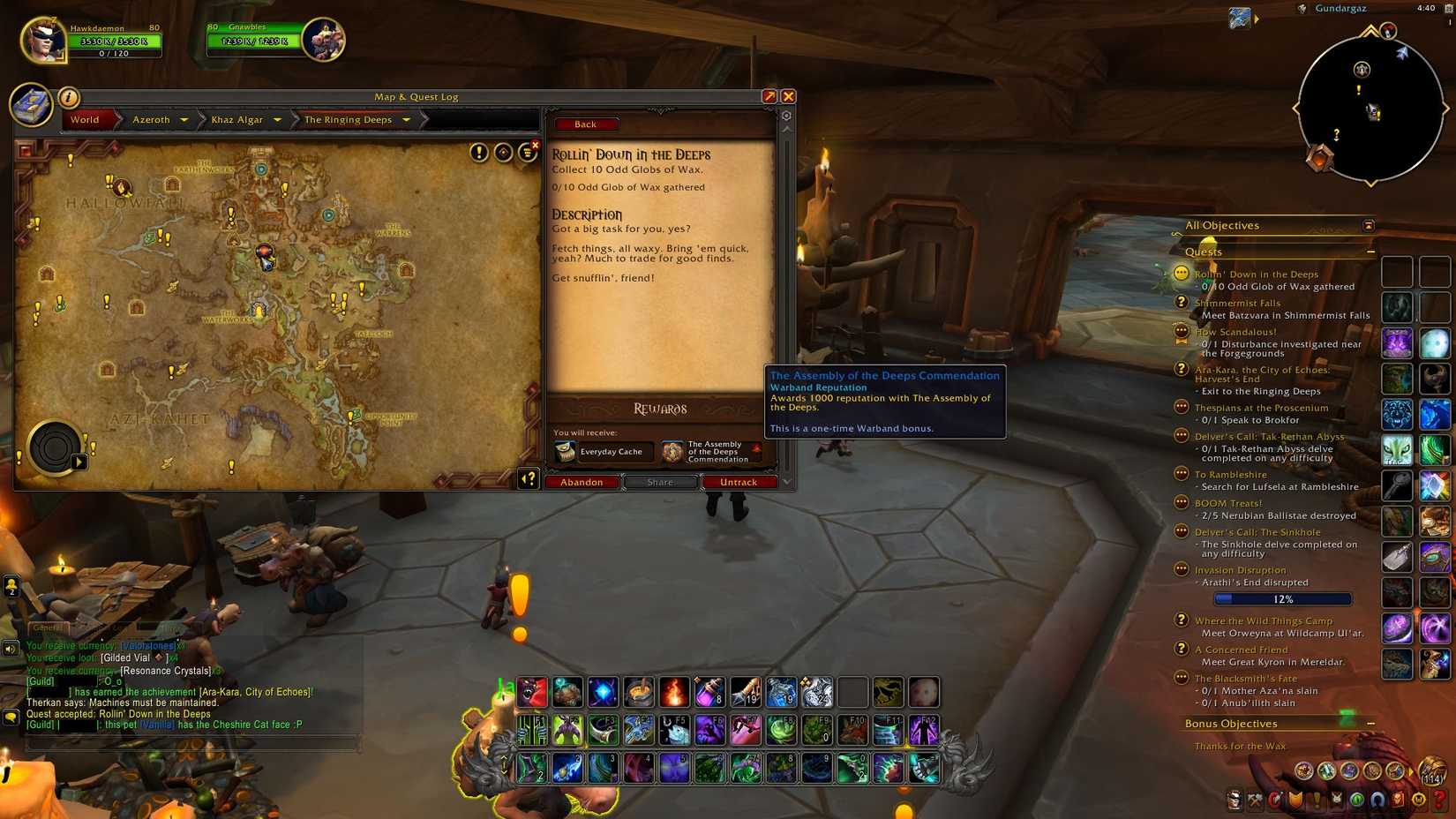Image resolution: width=1456 pixels, height=819 pixels.
Task: Collapse the Bonus Objectives section
Action: pos(1370,723)
